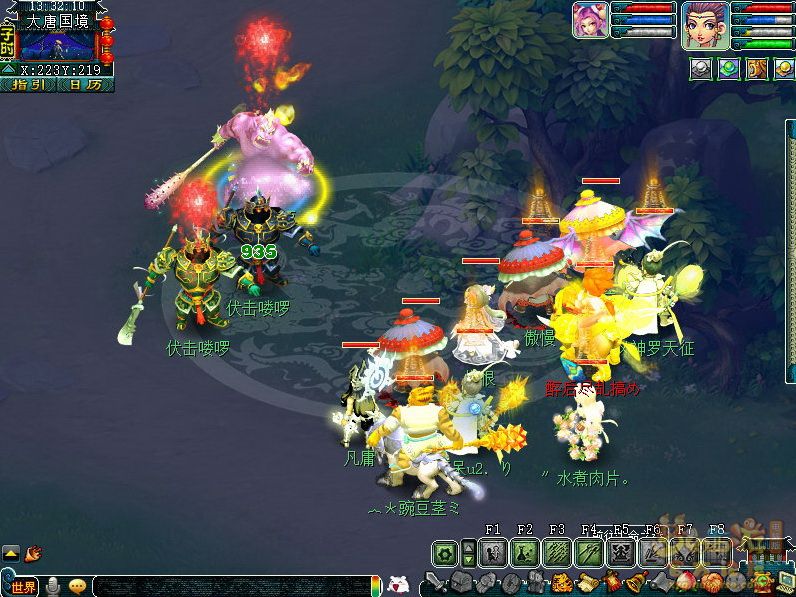796x597 pixels.
Task: Trigger the F3 hotbar skill
Action: tap(557, 552)
